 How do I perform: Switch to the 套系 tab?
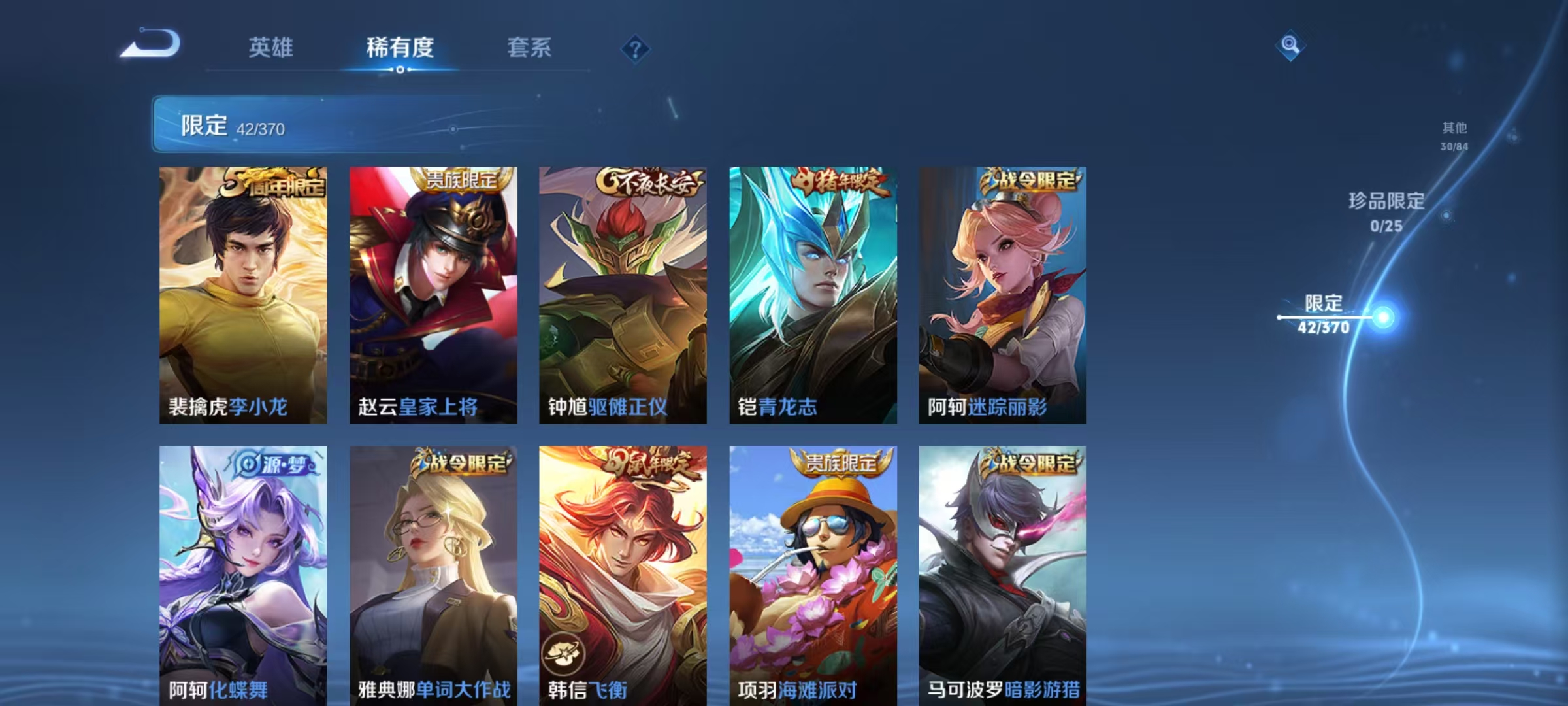pos(529,48)
